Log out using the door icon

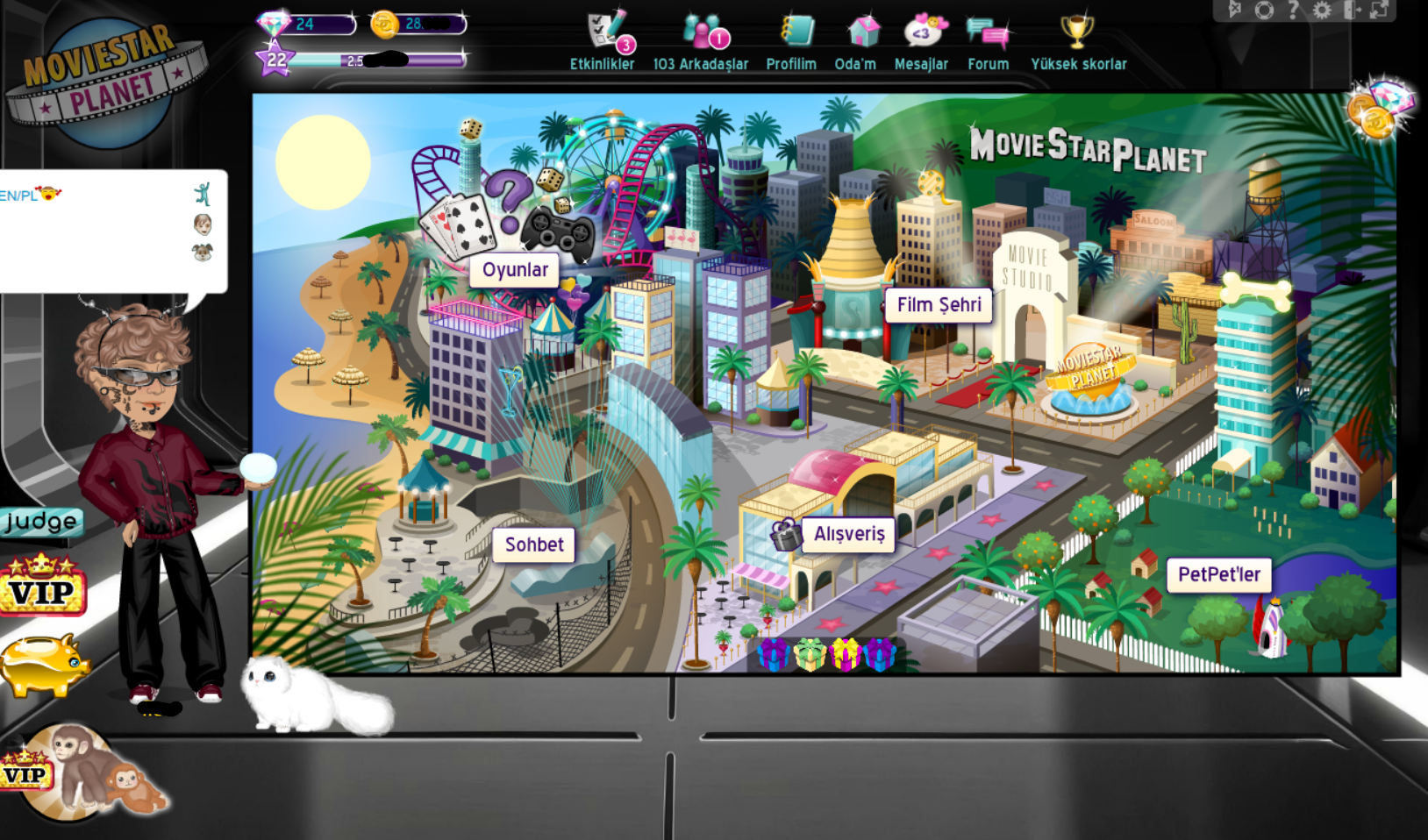[1352, 11]
